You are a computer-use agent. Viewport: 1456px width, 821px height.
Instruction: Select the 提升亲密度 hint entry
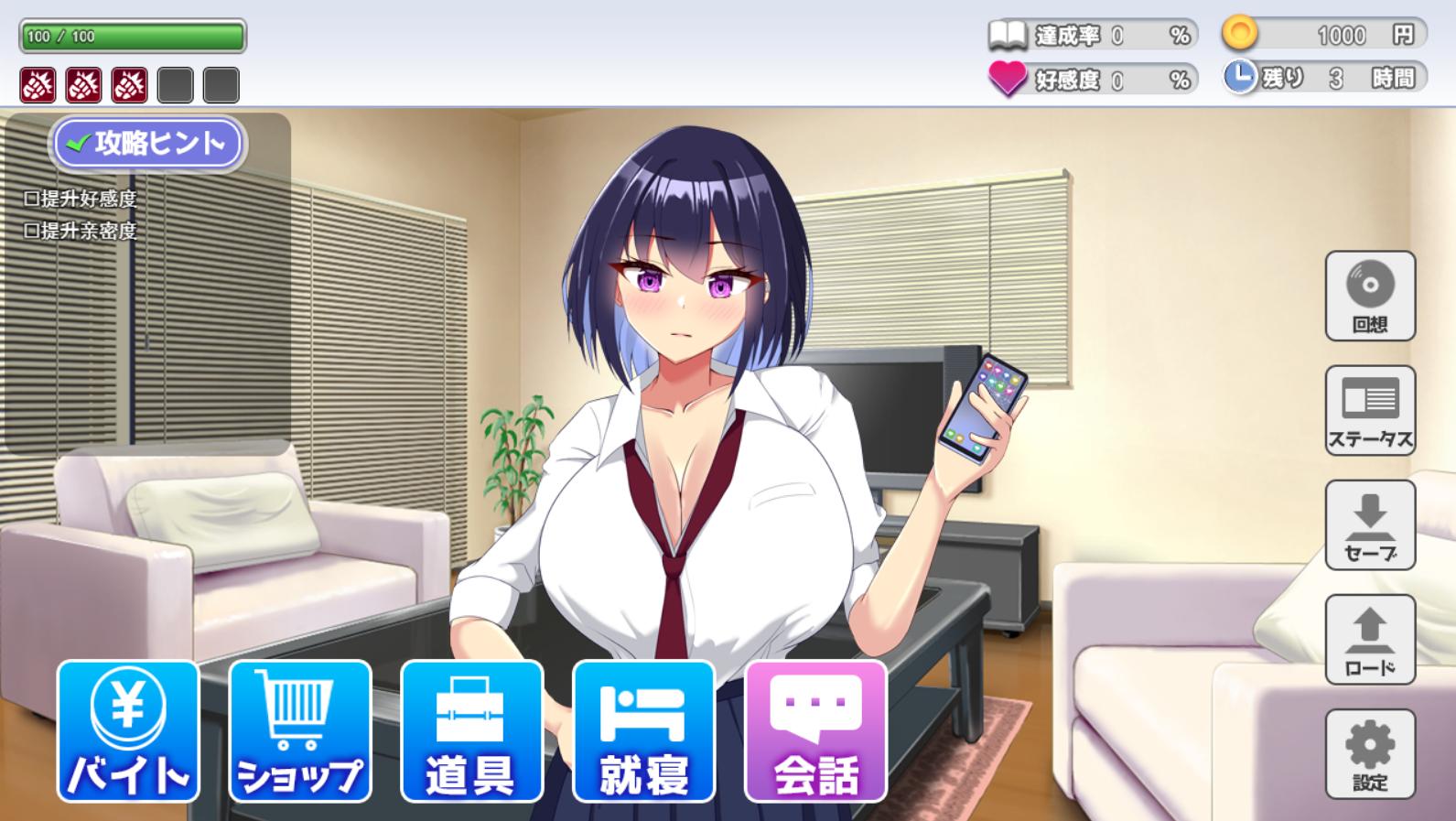[81, 231]
